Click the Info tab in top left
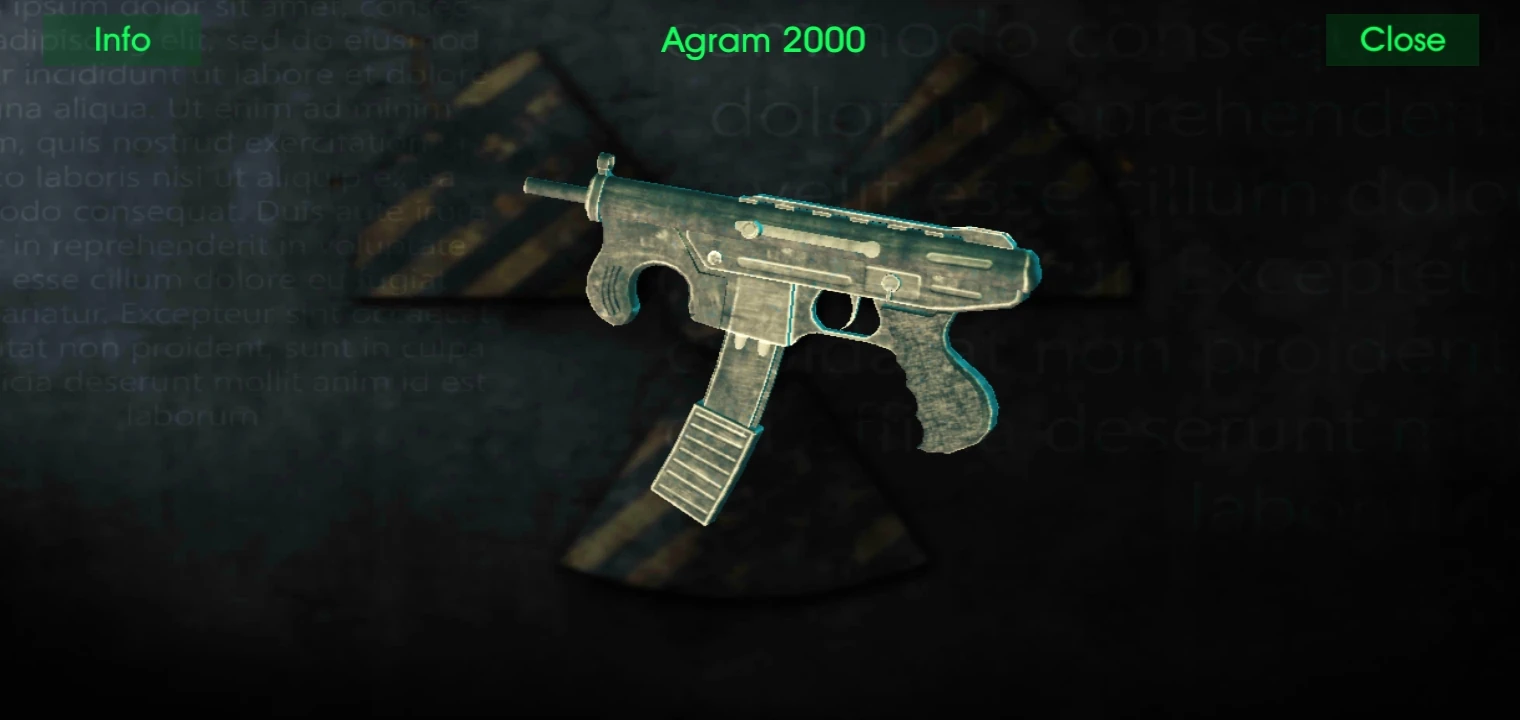This screenshot has height=720, width=1520. pyautogui.click(x=120, y=40)
